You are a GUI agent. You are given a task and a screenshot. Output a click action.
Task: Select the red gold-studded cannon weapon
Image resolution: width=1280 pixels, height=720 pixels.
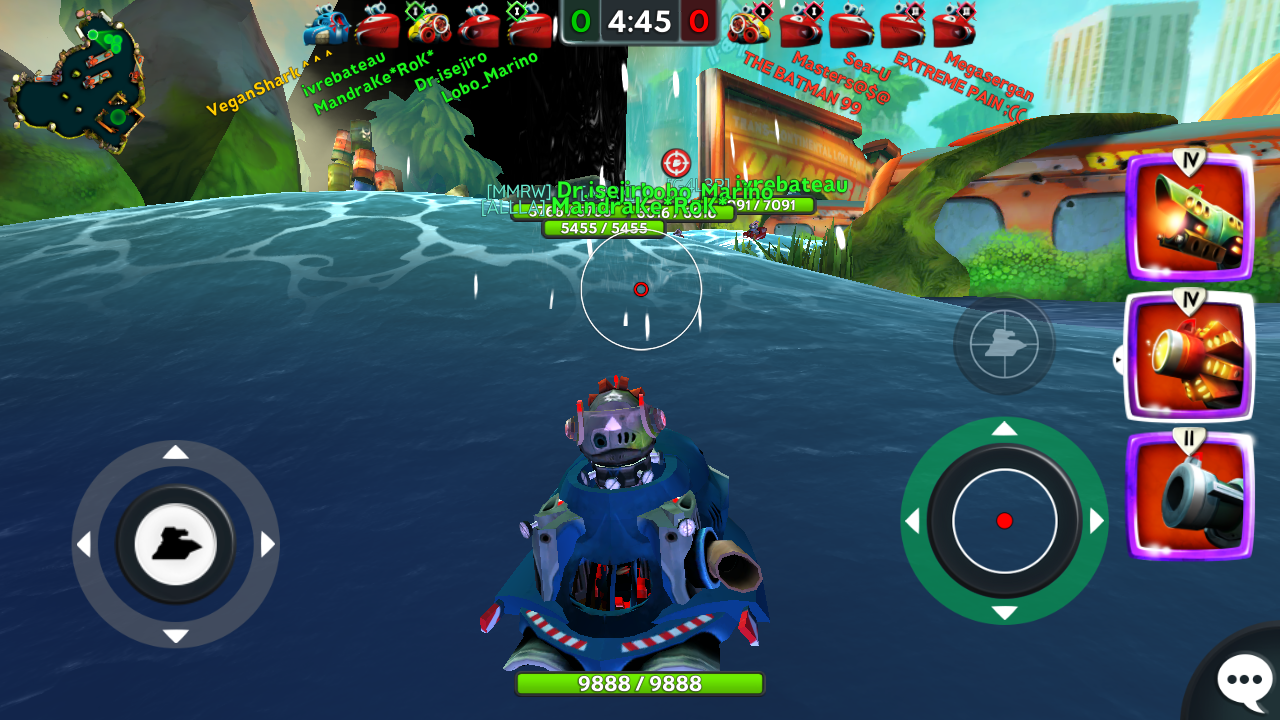pos(1189,357)
